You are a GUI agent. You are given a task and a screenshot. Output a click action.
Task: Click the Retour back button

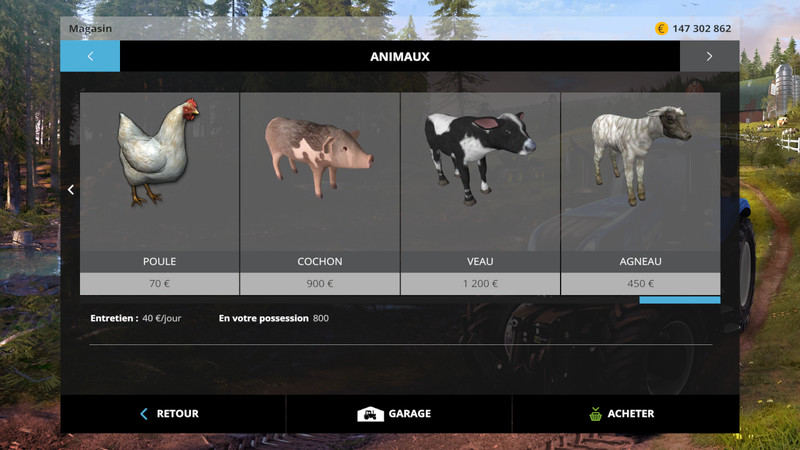tap(173, 414)
